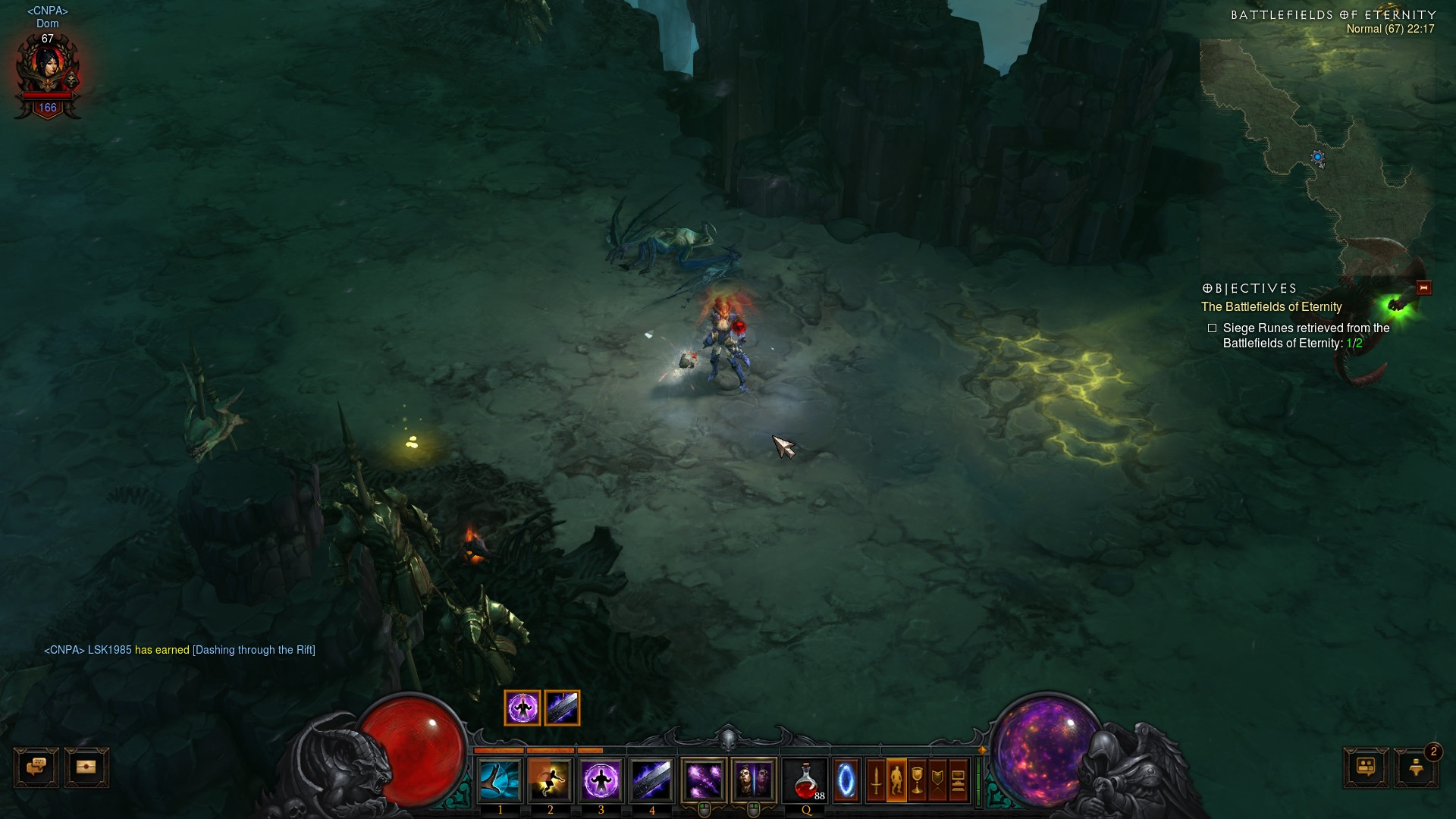This screenshot has height=819, width=1456.
Task: Drink the red health potion
Action: click(x=805, y=780)
